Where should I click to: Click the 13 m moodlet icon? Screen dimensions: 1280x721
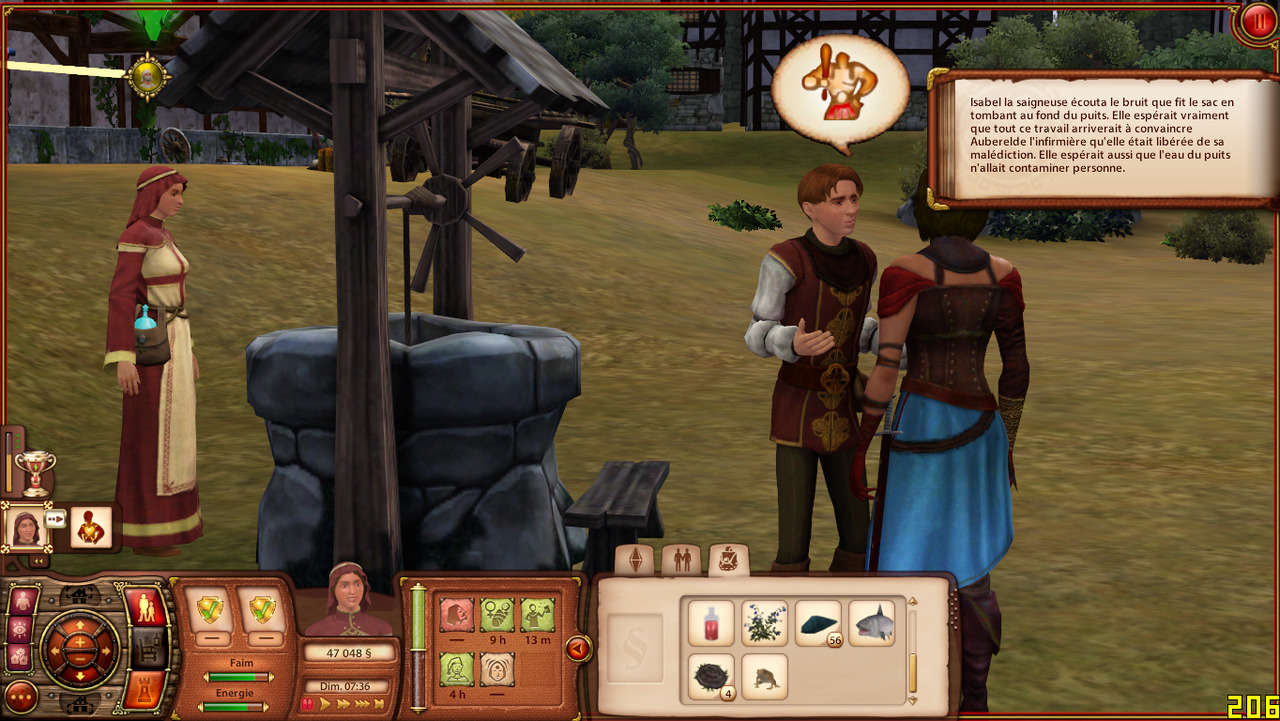coord(537,615)
